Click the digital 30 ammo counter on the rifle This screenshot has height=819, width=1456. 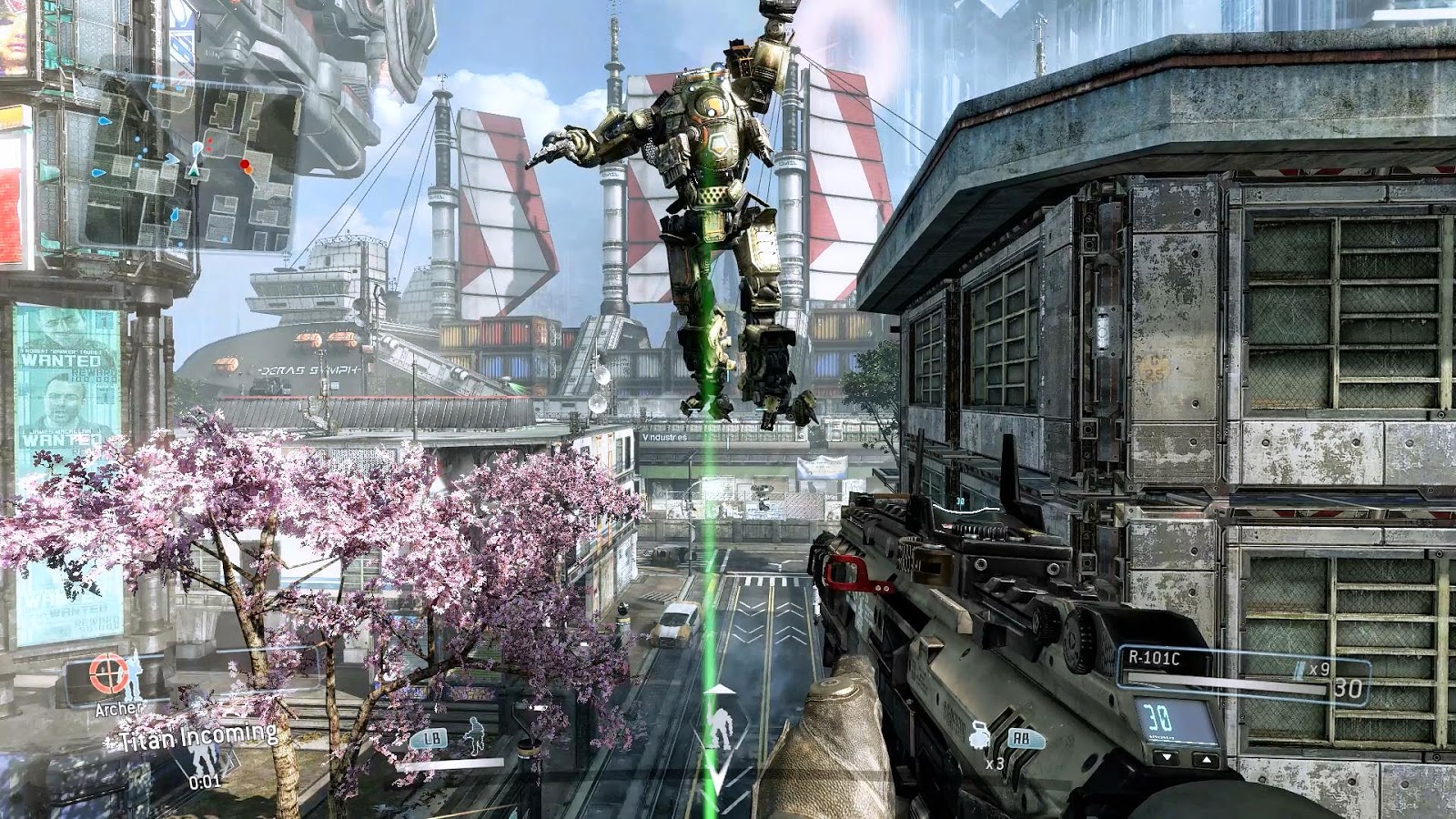click(1158, 716)
